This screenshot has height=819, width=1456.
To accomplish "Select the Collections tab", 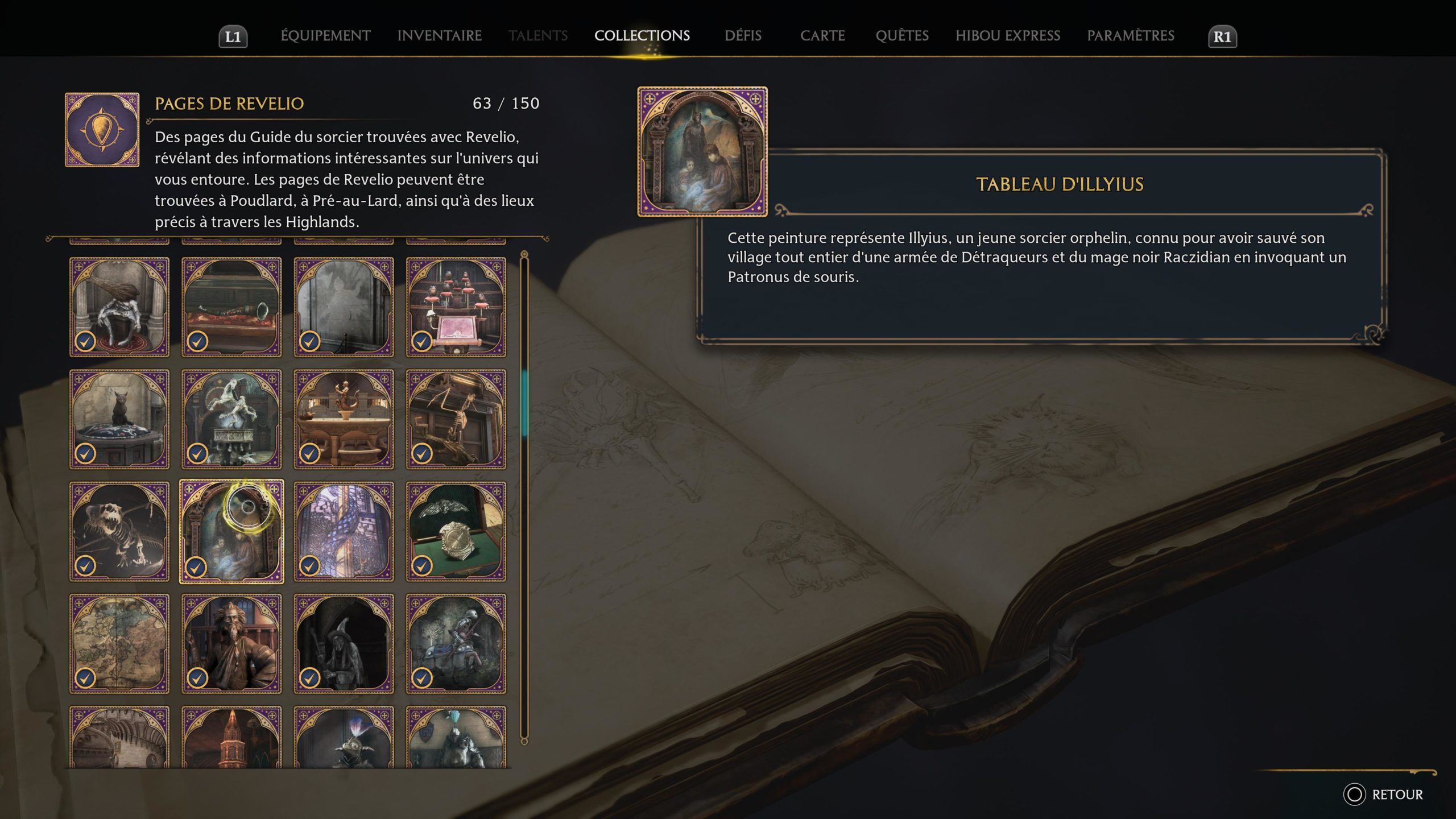I will coord(642,36).
